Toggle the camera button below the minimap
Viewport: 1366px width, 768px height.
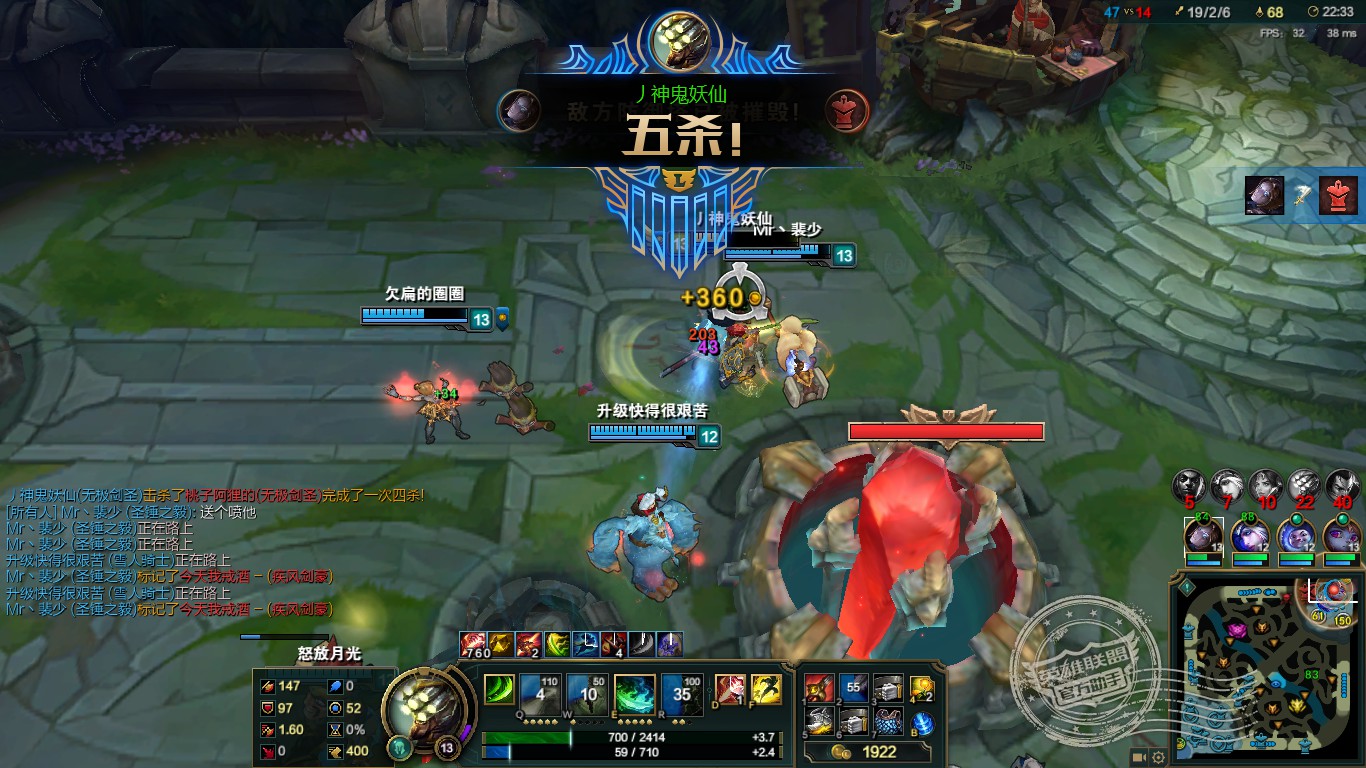pos(1139,757)
